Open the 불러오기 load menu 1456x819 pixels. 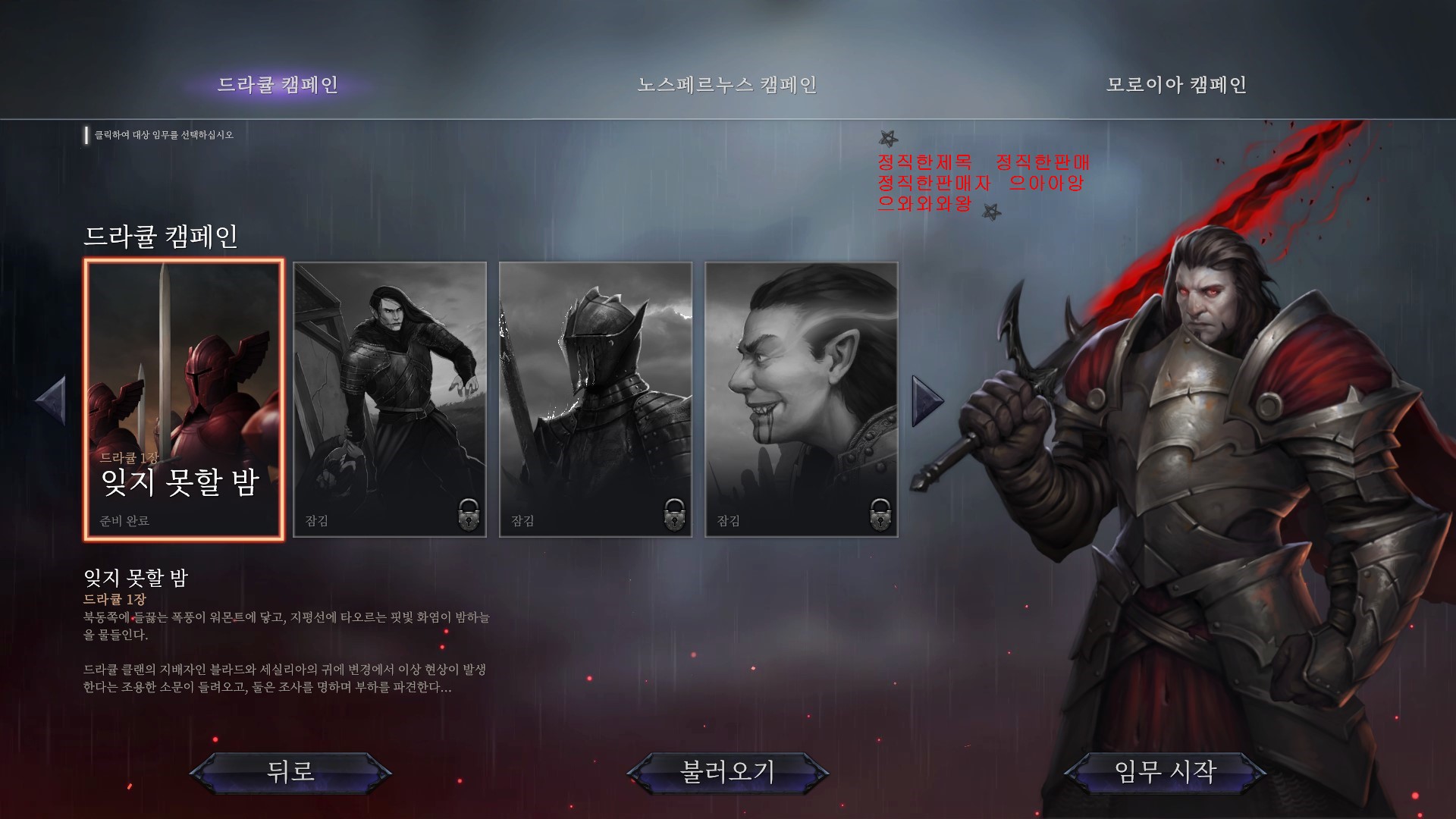pyautogui.click(x=727, y=772)
